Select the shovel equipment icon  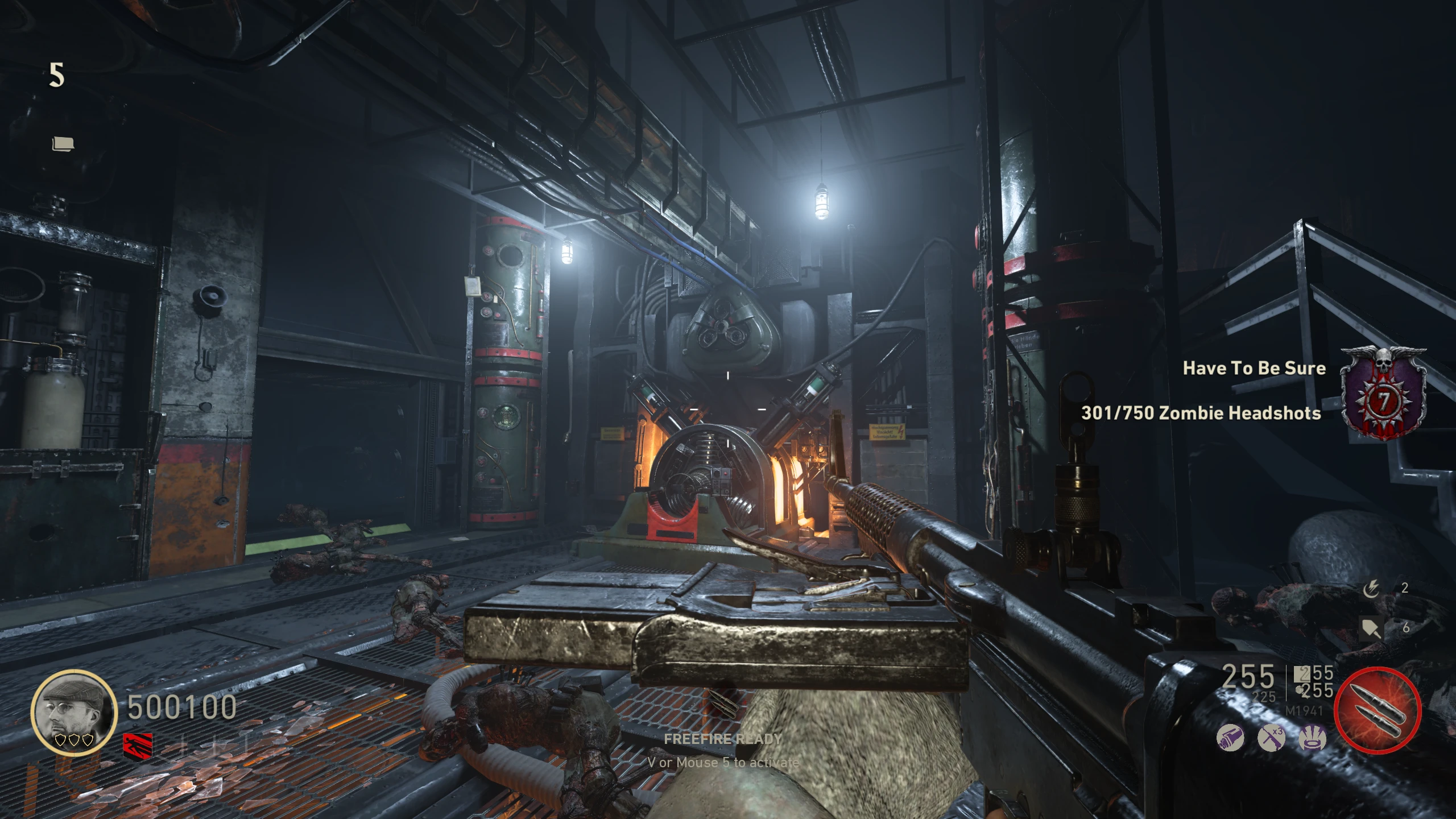tap(1371, 628)
